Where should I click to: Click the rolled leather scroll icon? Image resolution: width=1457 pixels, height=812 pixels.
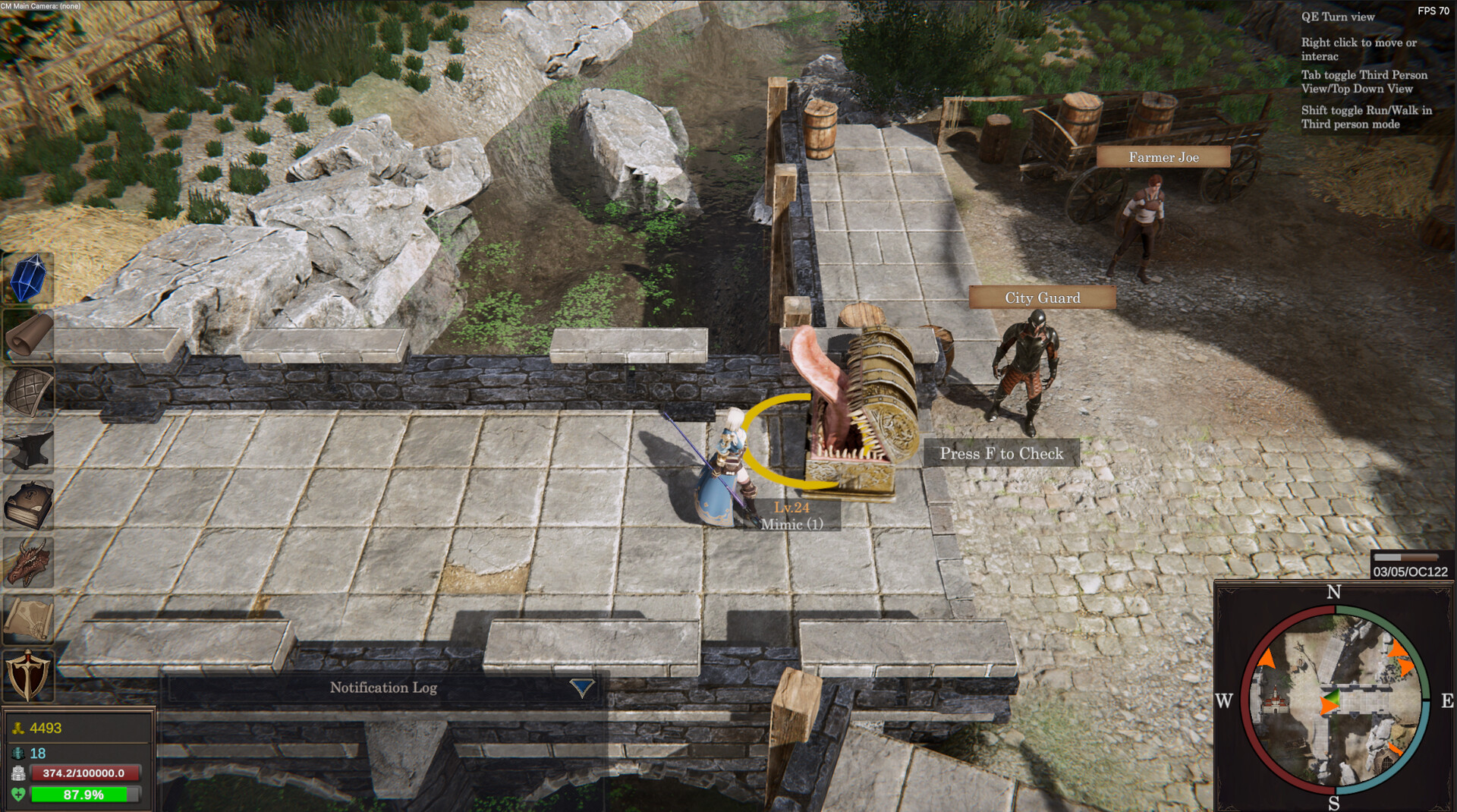click(28, 335)
